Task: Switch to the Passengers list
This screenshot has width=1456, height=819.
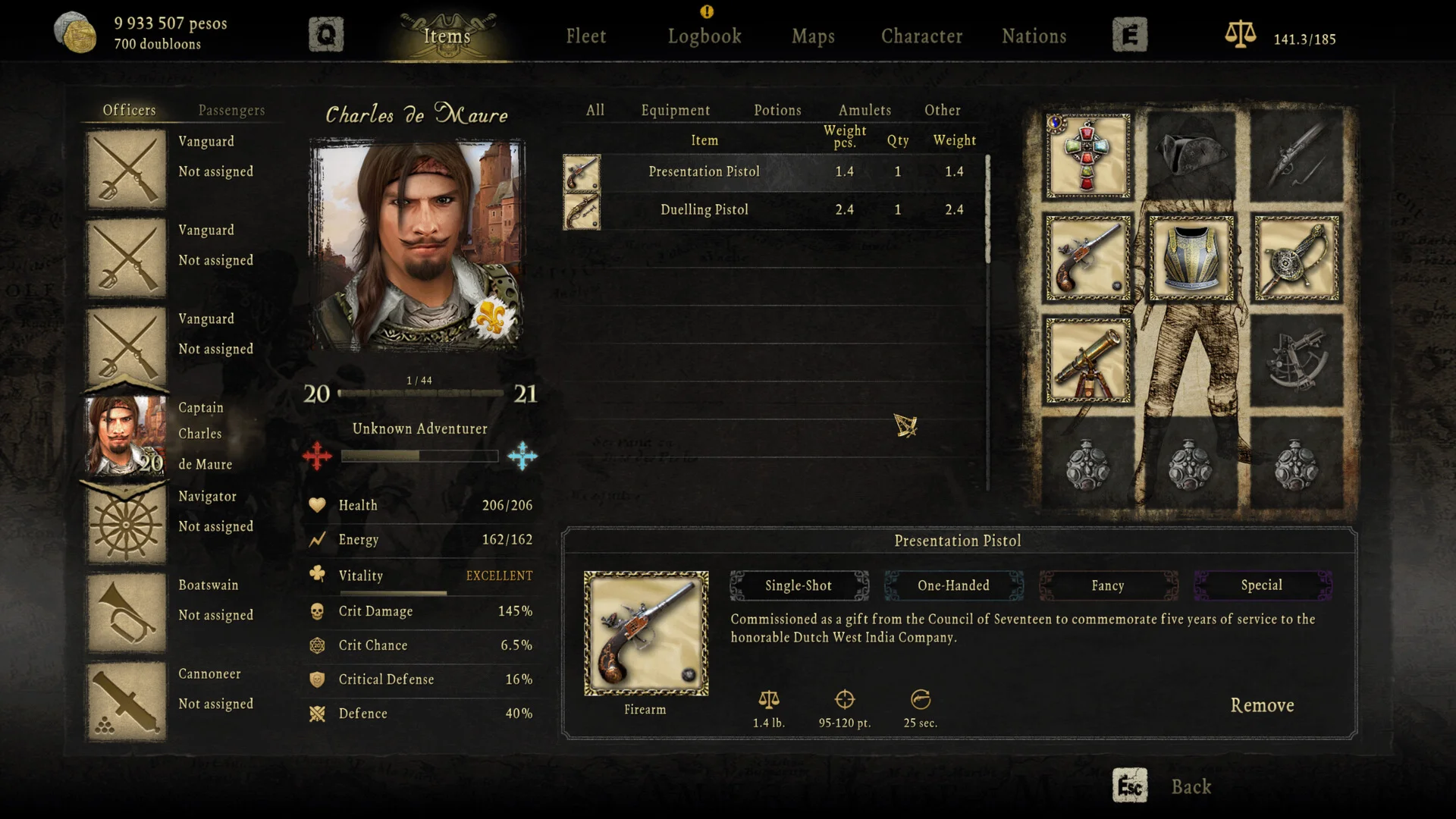Action: (231, 110)
